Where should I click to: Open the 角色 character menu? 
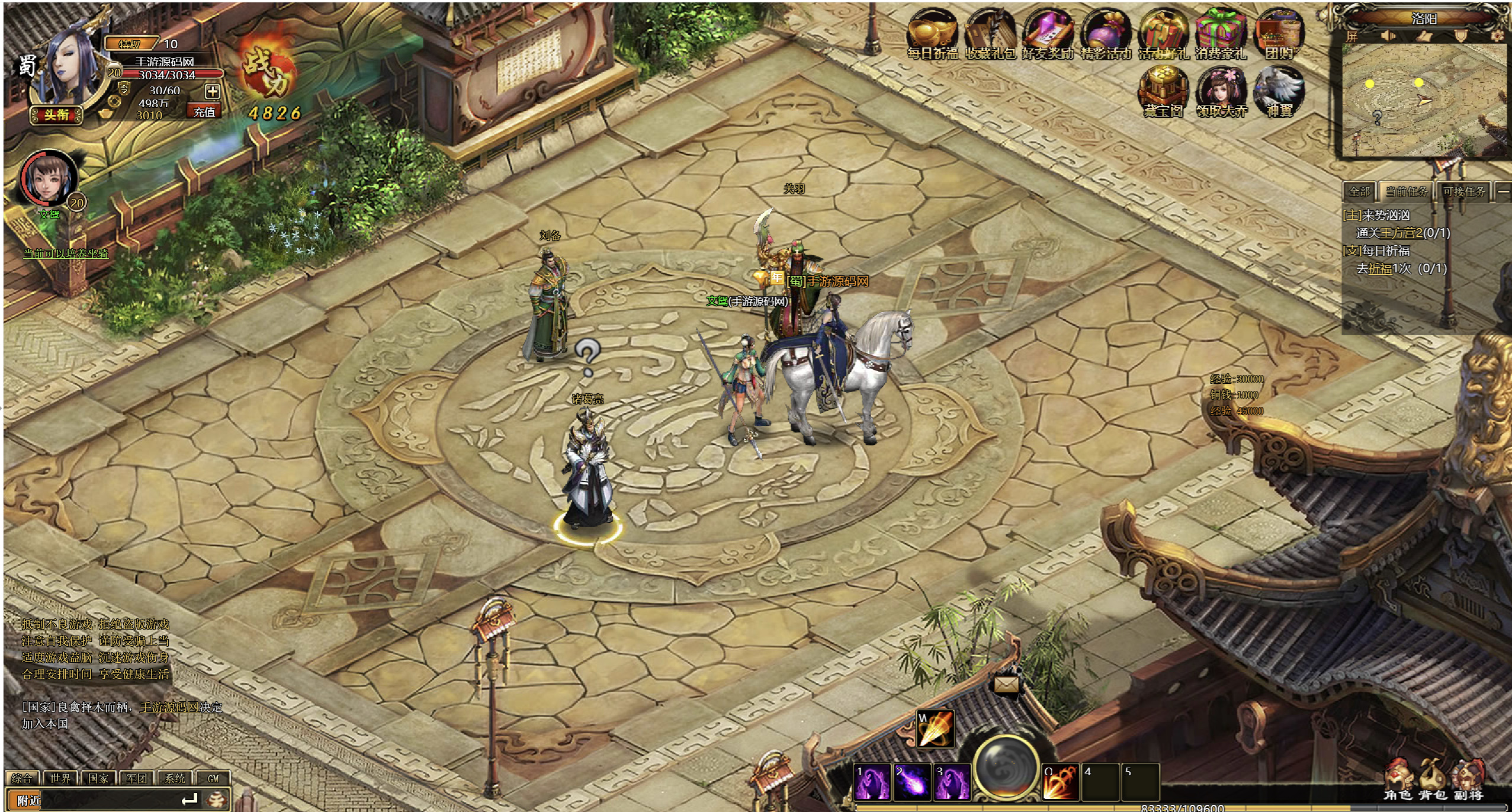[1398, 782]
